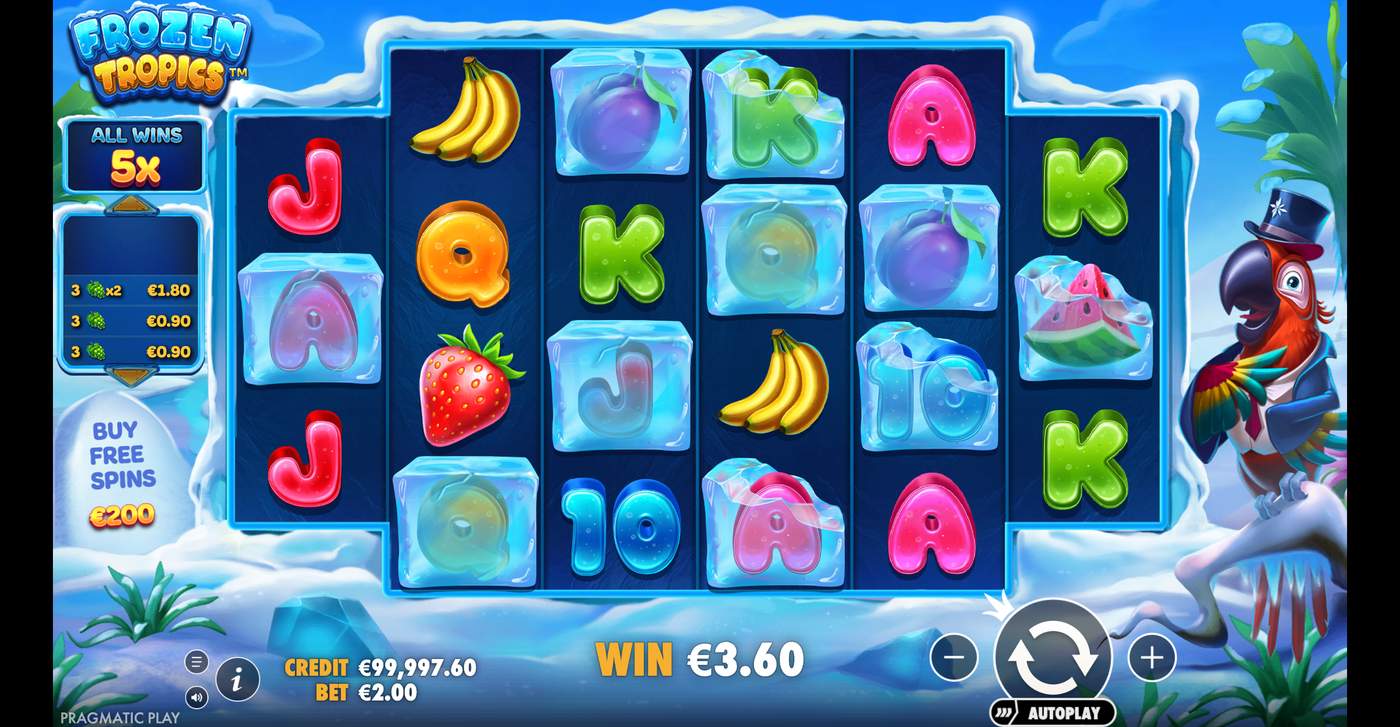The height and width of the screenshot is (727, 1400).
Task: Adjust bet amount using the stepper controls
Action: [x=1153, y=657]
